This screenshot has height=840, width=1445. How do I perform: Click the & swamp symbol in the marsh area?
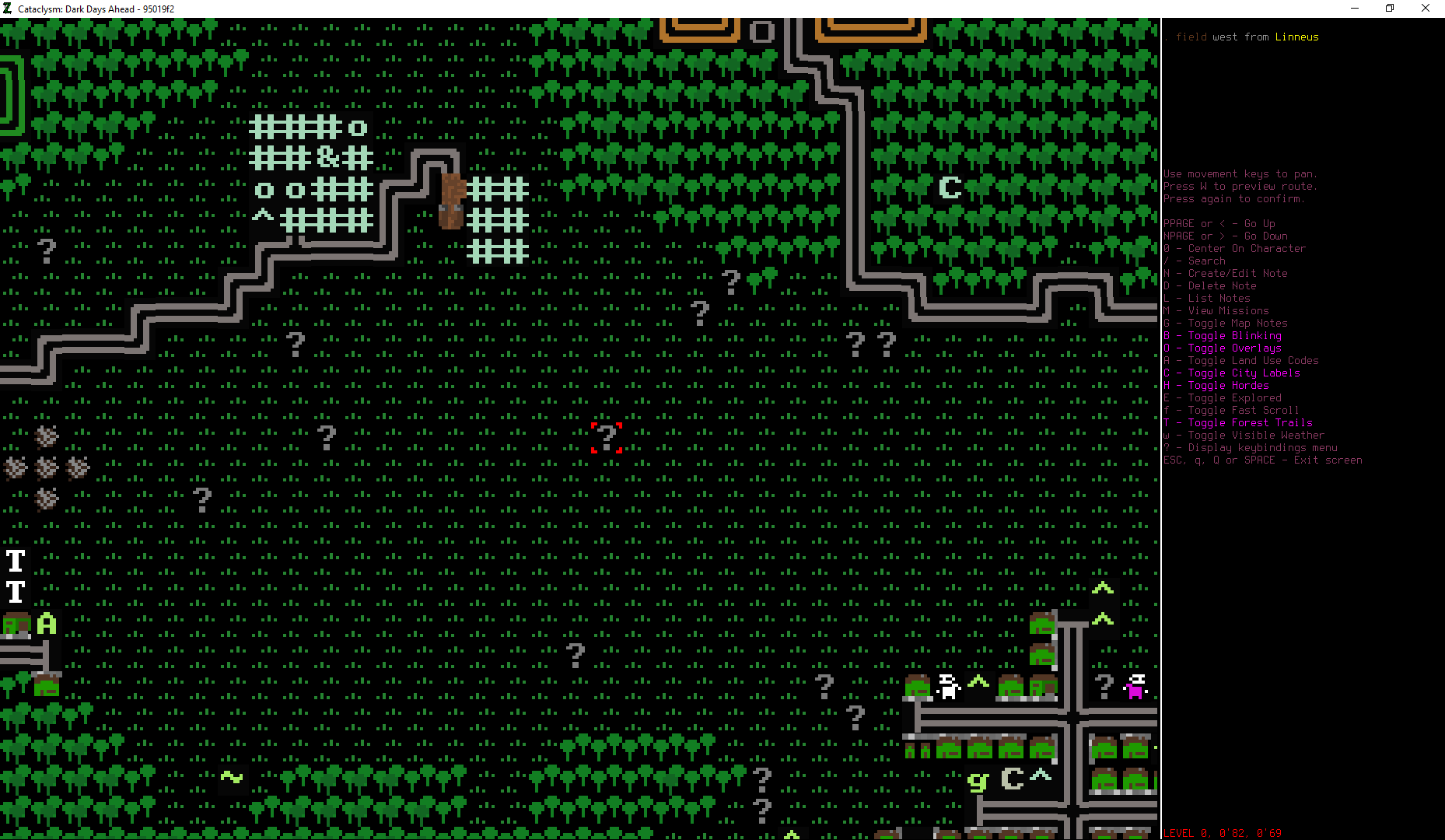pos(327,158)
